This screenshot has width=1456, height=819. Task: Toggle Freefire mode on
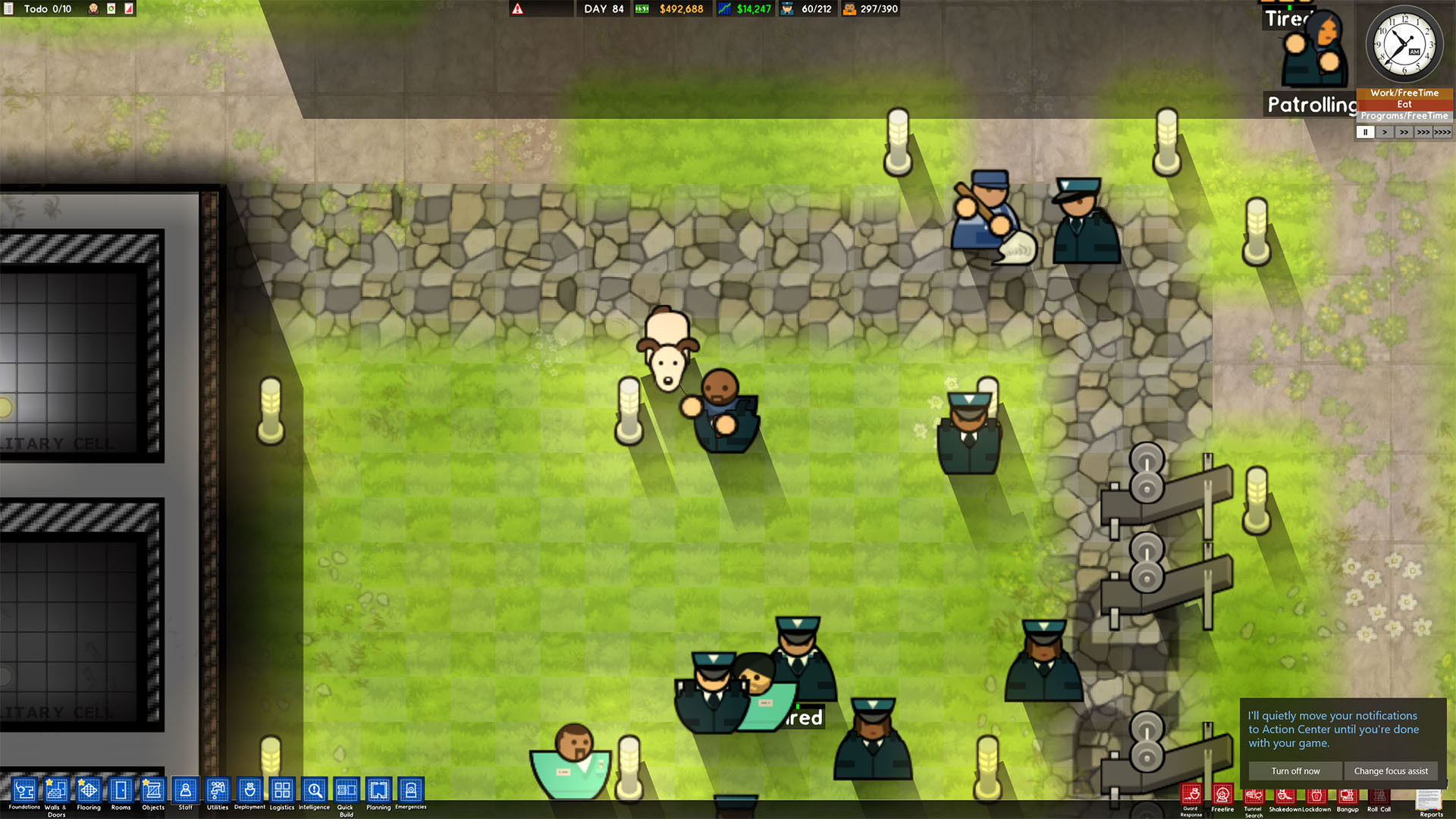coord(1222,795)
